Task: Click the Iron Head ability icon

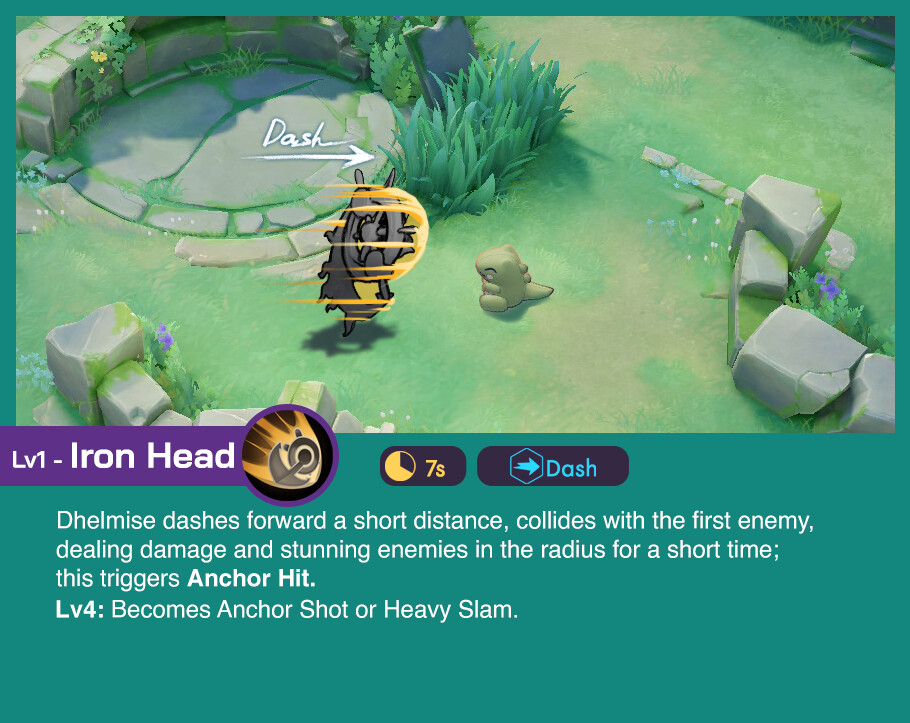Action: [x=290, y=456]
